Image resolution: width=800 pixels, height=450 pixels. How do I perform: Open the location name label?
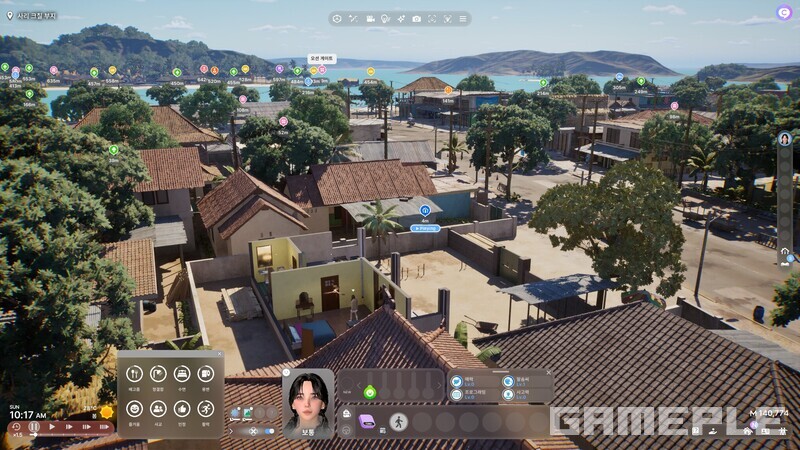(32, 16)
